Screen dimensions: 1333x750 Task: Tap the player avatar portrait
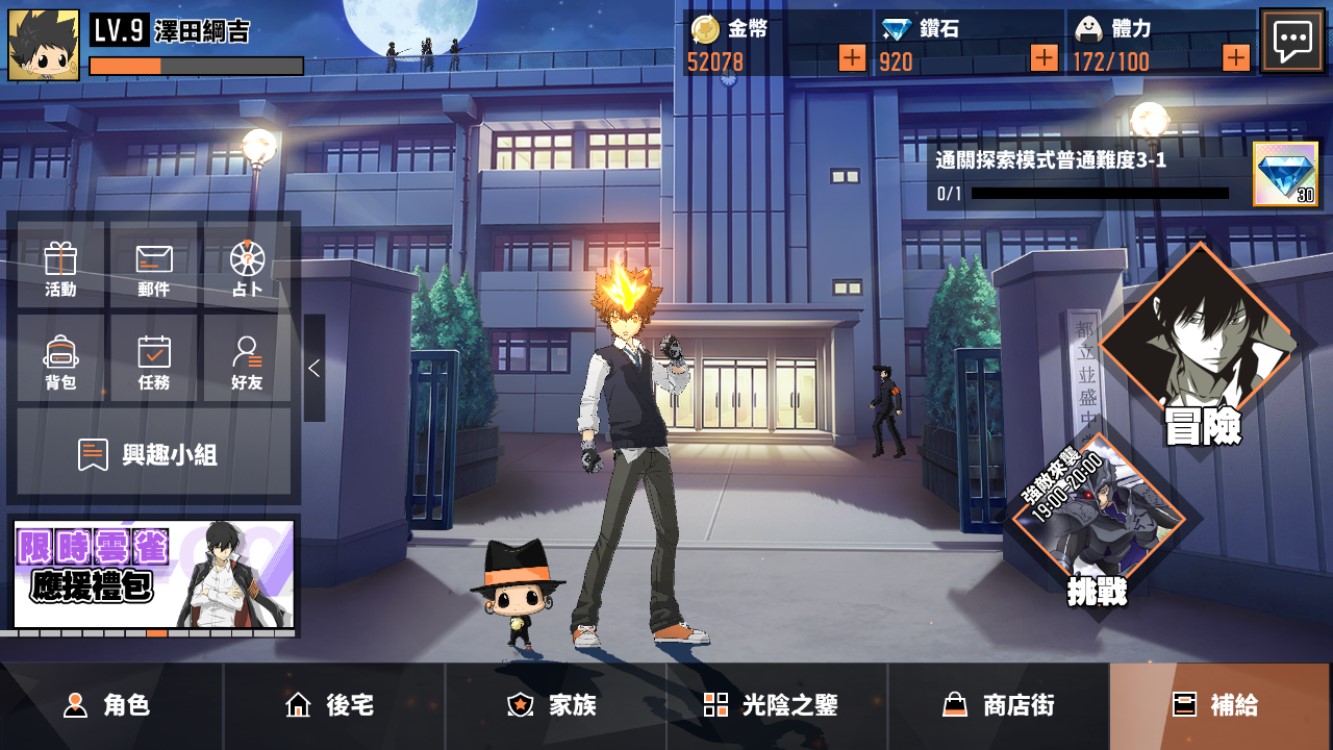tap(43, 44)
